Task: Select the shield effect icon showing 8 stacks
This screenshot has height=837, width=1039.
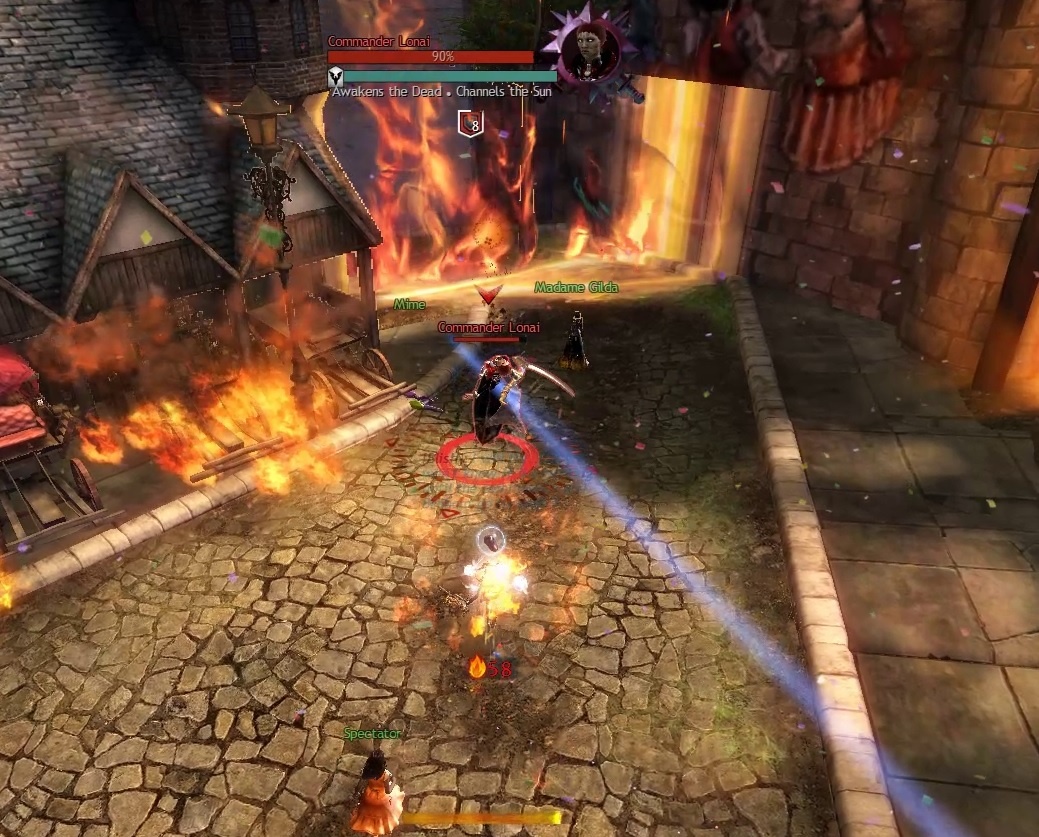Action: (472, 123)
